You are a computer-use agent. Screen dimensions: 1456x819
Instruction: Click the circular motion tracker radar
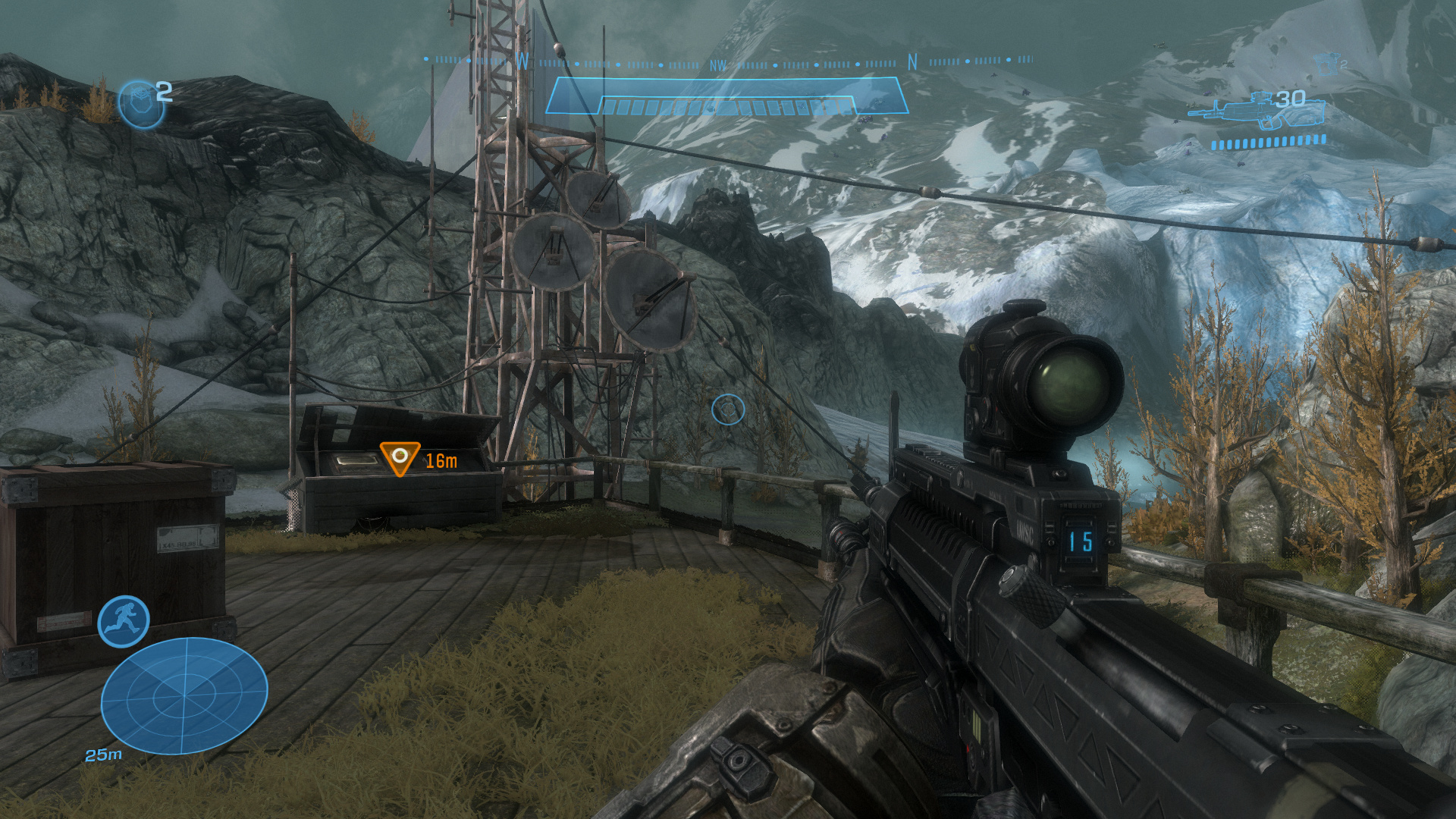pos(184,695)
